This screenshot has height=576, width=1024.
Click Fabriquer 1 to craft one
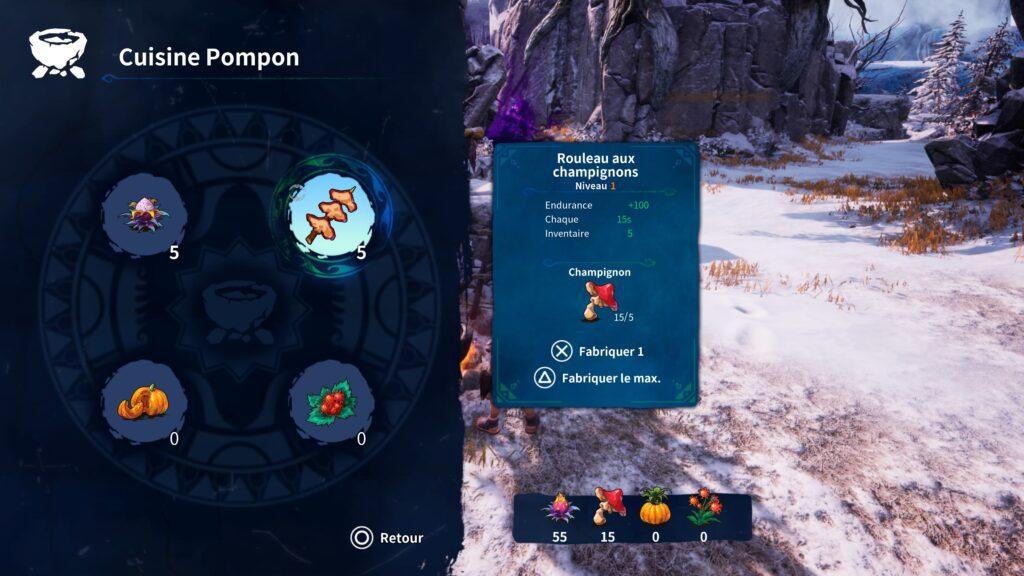point(597,351)
